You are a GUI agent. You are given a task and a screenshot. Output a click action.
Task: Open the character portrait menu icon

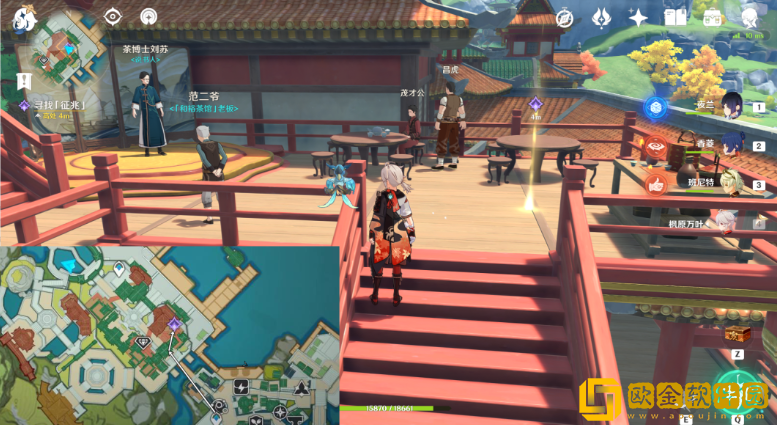749,16
